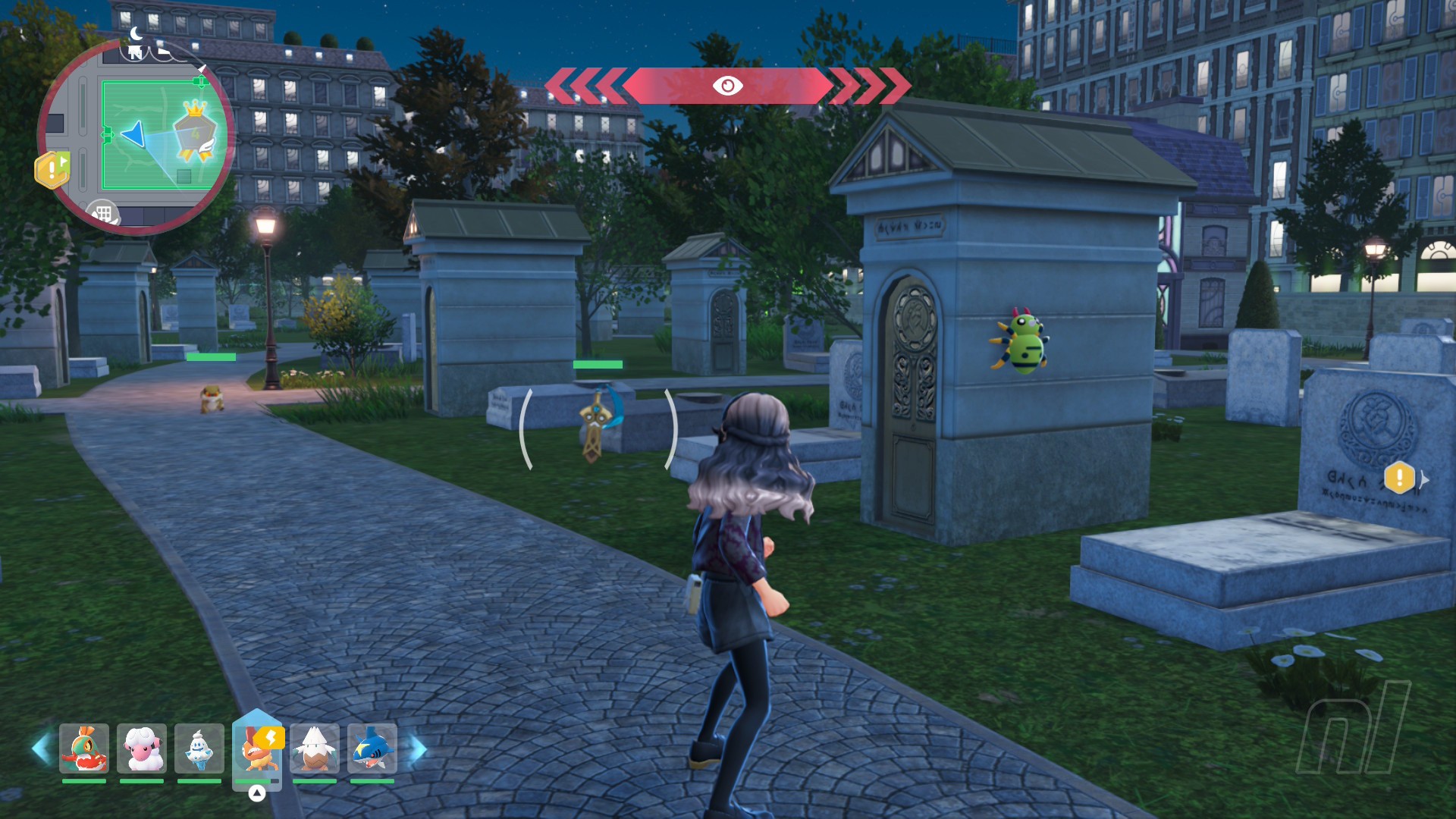
Task: Pick Vanillite in the party bar
Action: point(199,748)
